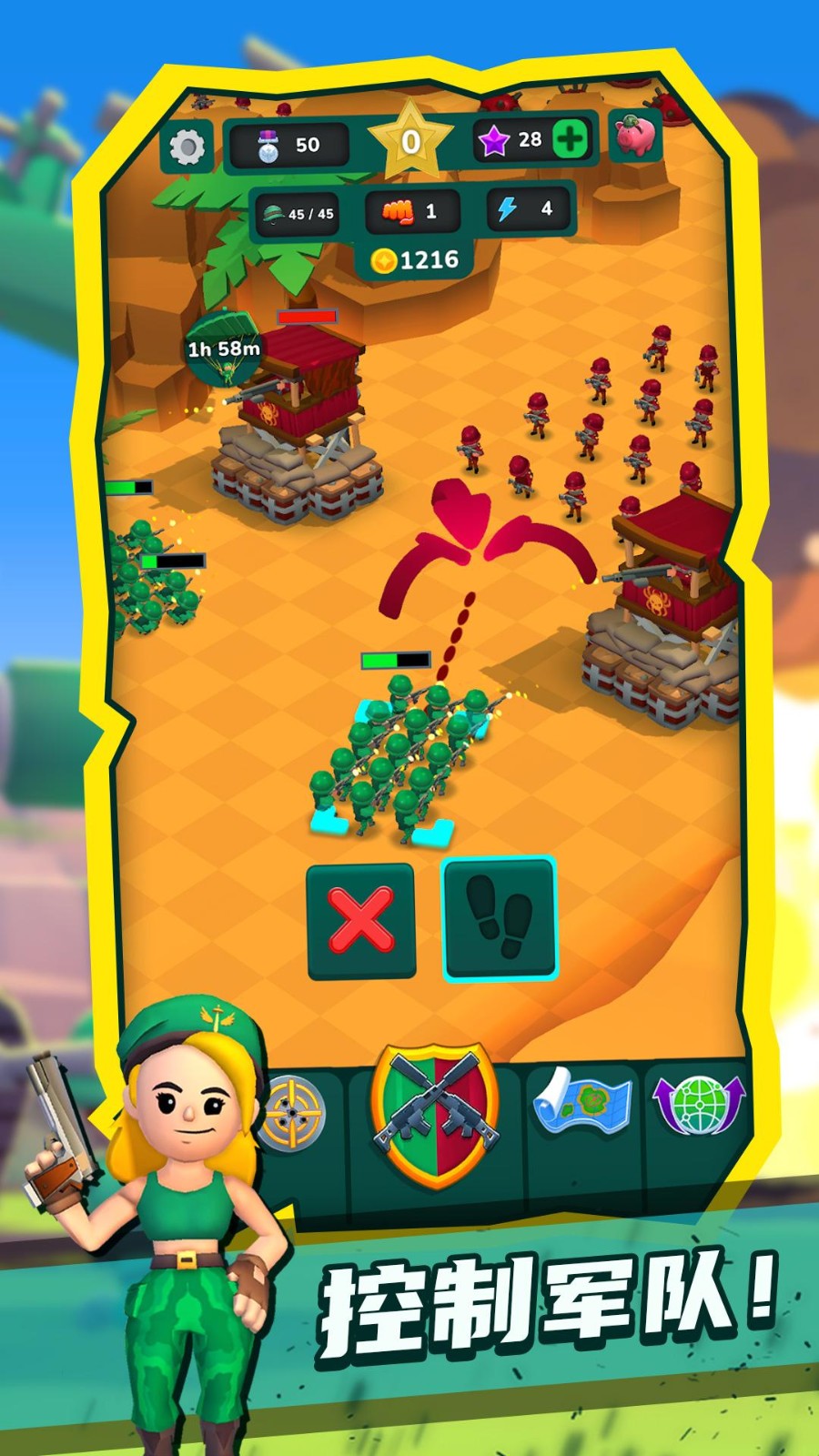Tap the green plus to add gems
Image resolution: width=819 pixels, height=1456 pixels.
570,140
